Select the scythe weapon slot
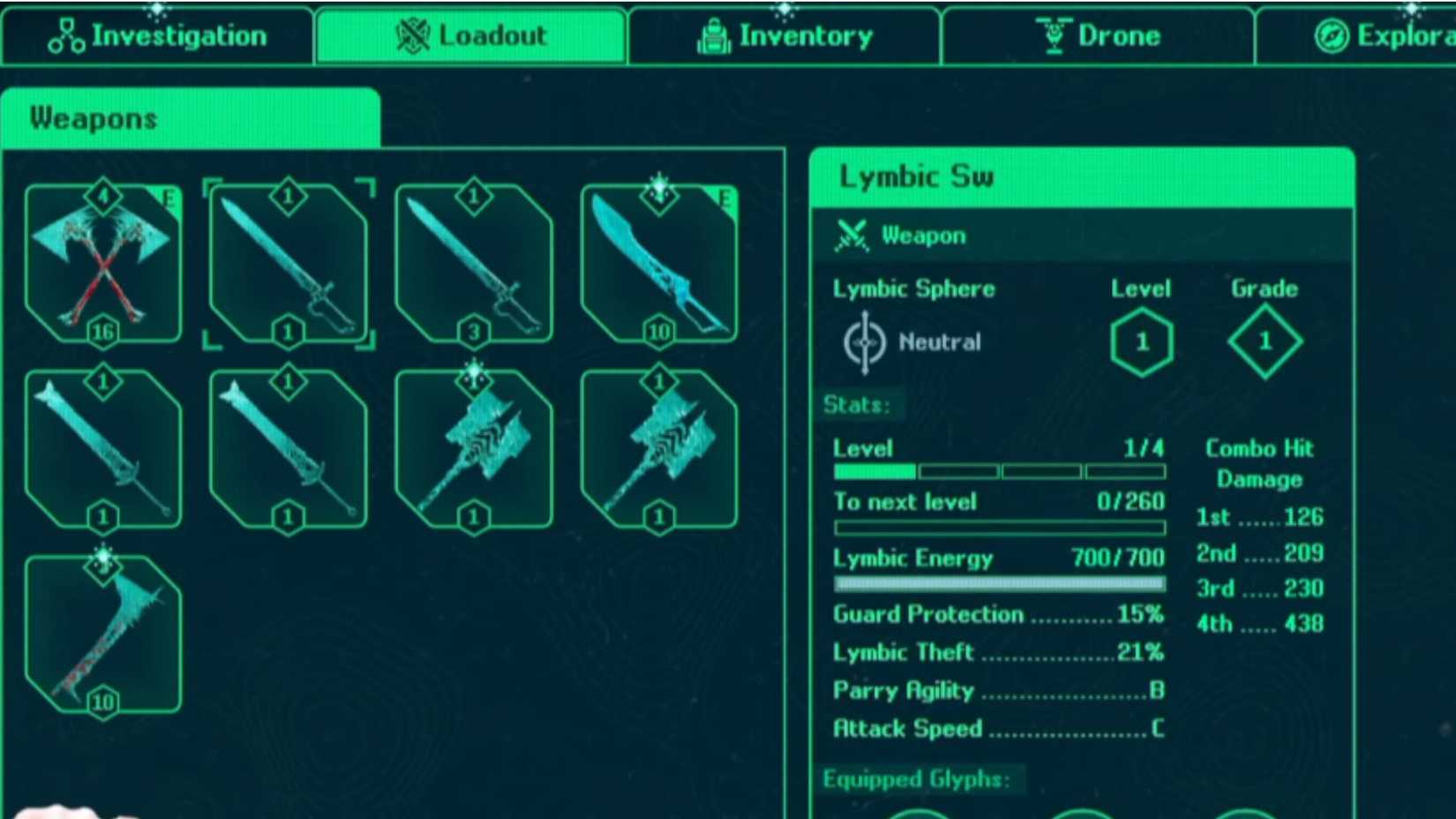 103,634
